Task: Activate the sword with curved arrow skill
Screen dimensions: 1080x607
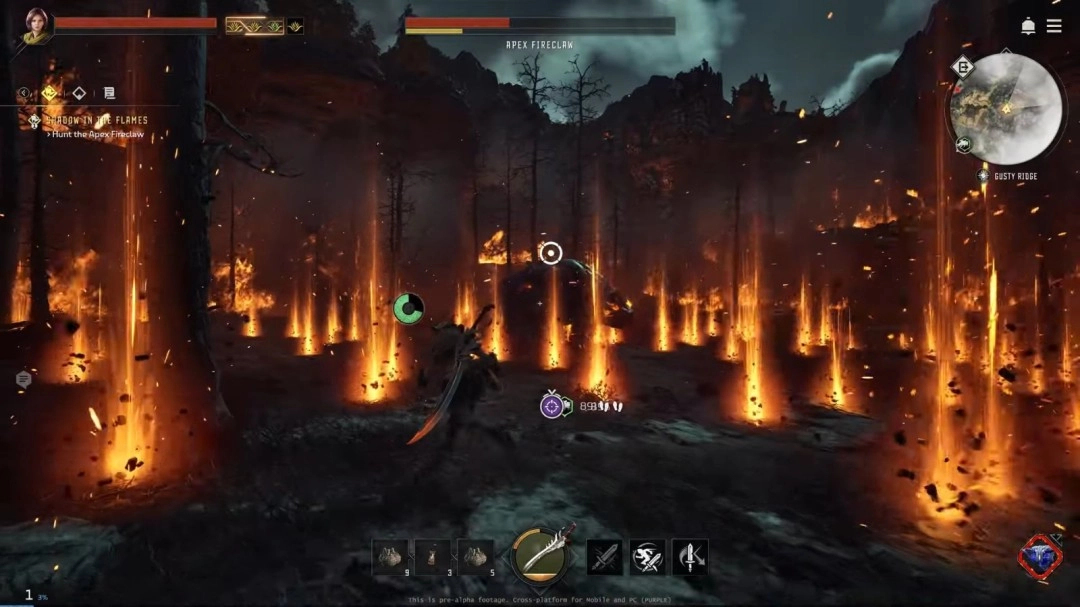Action: 690,557
